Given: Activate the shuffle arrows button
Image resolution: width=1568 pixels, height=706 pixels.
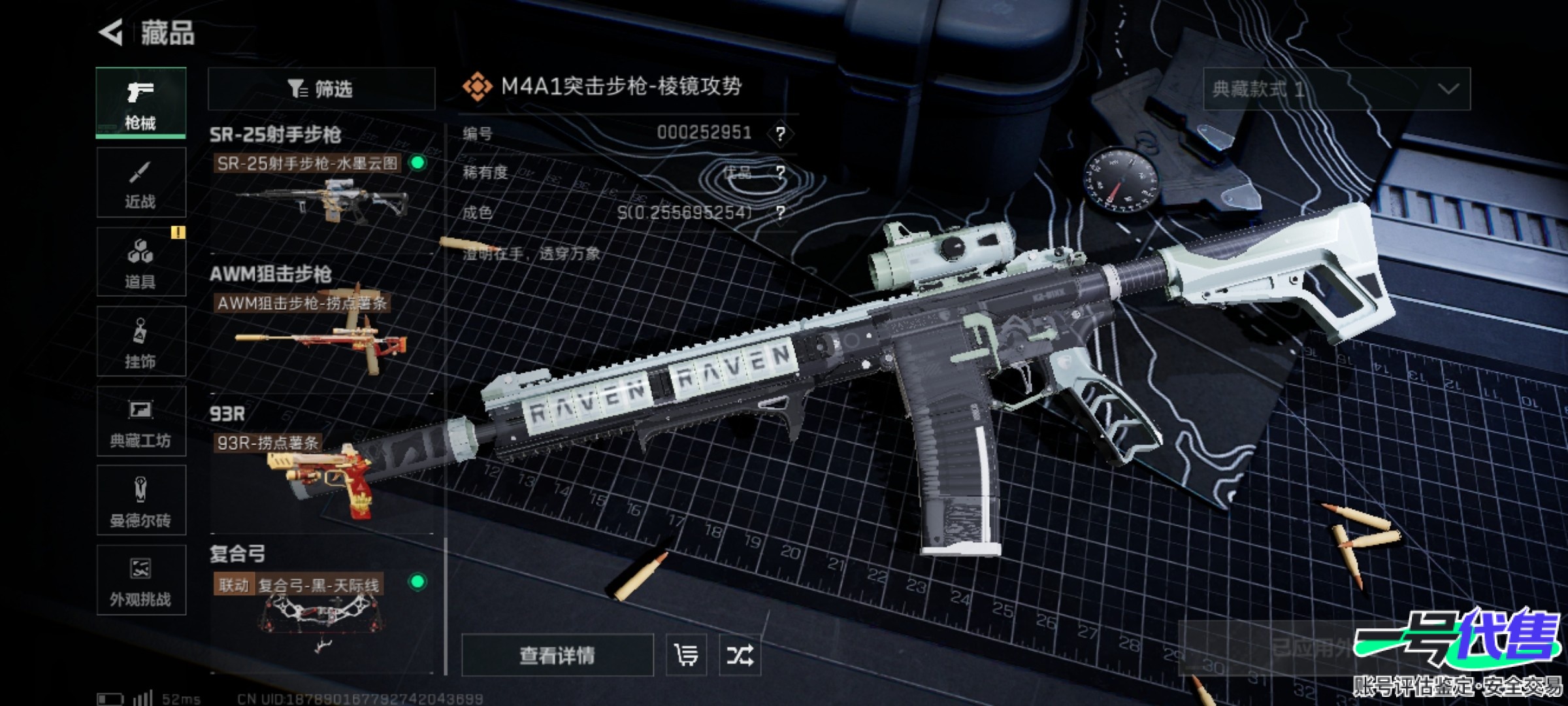Looking at the screenshot, I should point(740,655).
